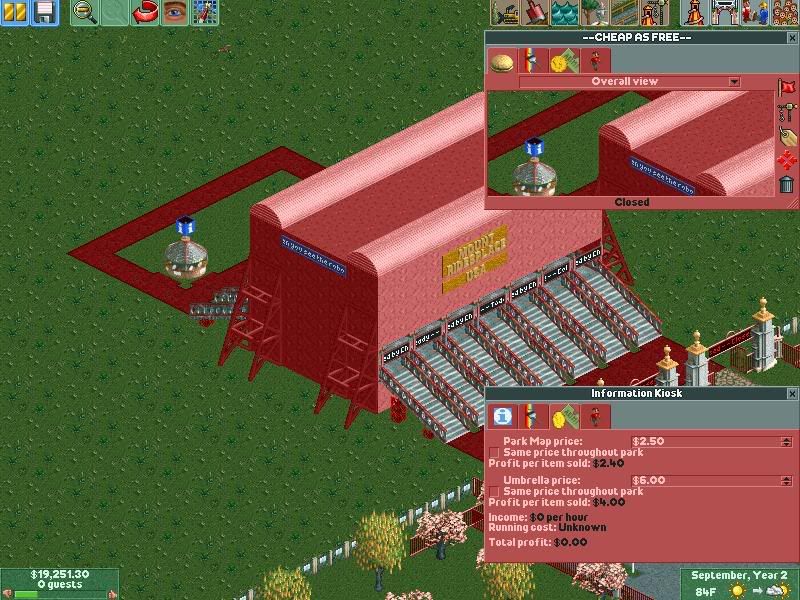The height and width of the screenshot is (600, 800).
Task: Open the park map toolbar icon
Action: pos(206,13)
